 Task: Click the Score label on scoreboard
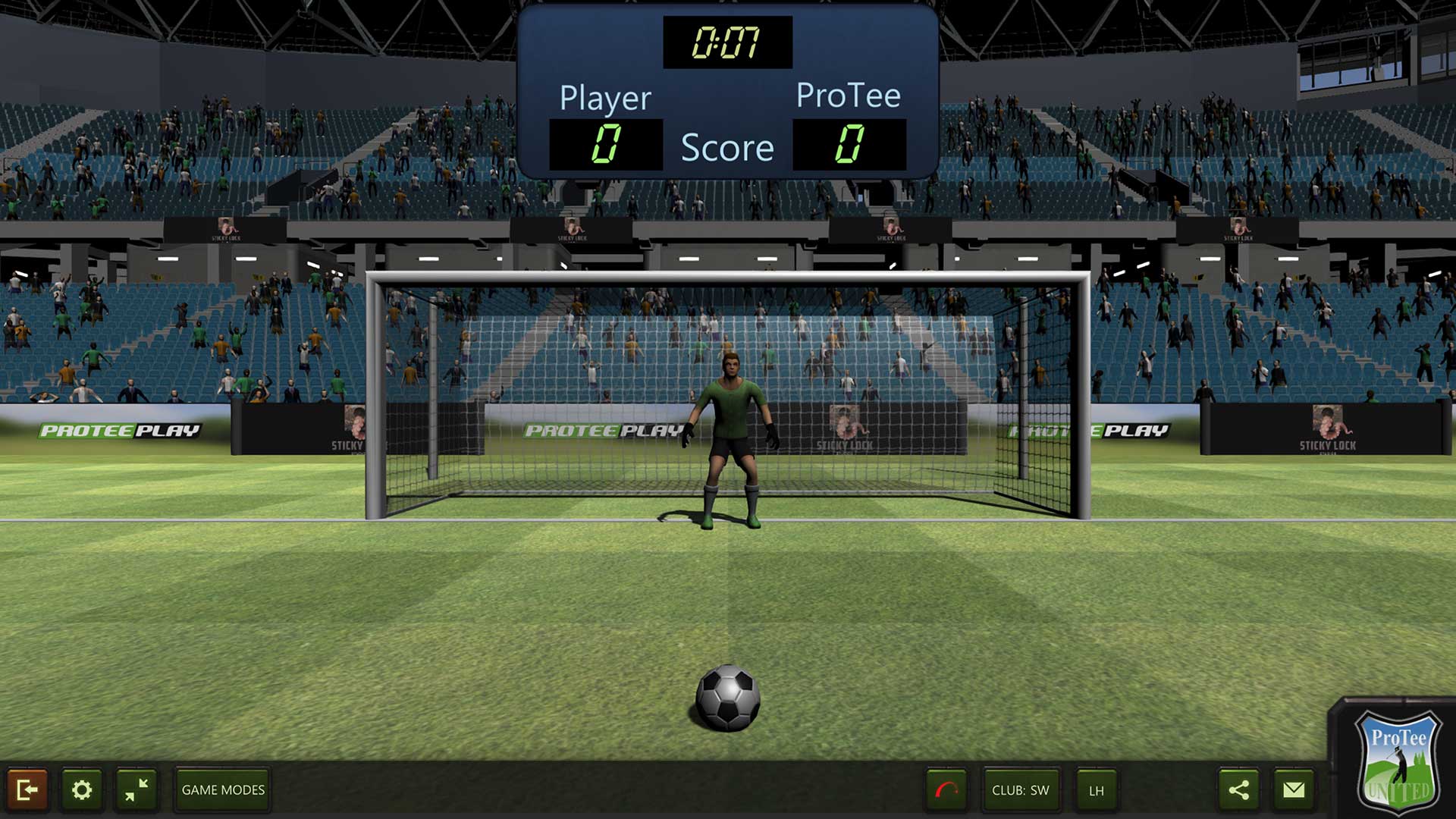coord(727,148)
